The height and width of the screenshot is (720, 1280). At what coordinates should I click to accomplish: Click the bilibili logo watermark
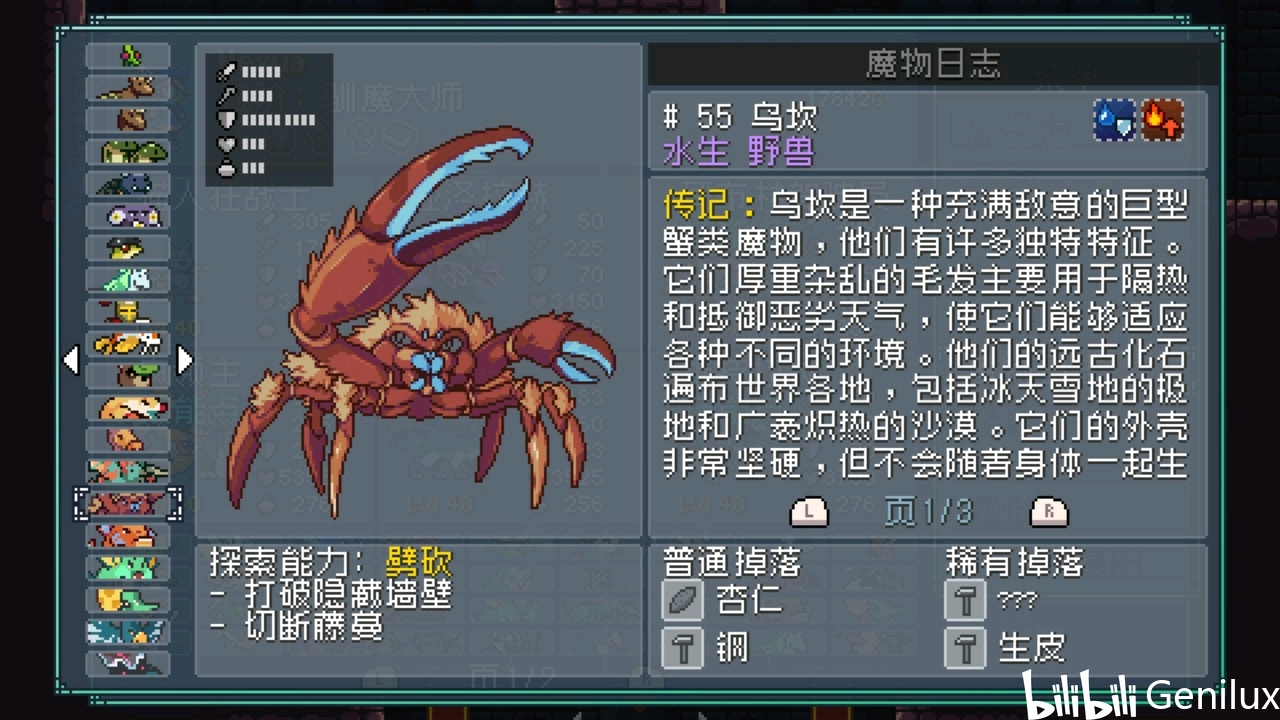click(1080, 694)
